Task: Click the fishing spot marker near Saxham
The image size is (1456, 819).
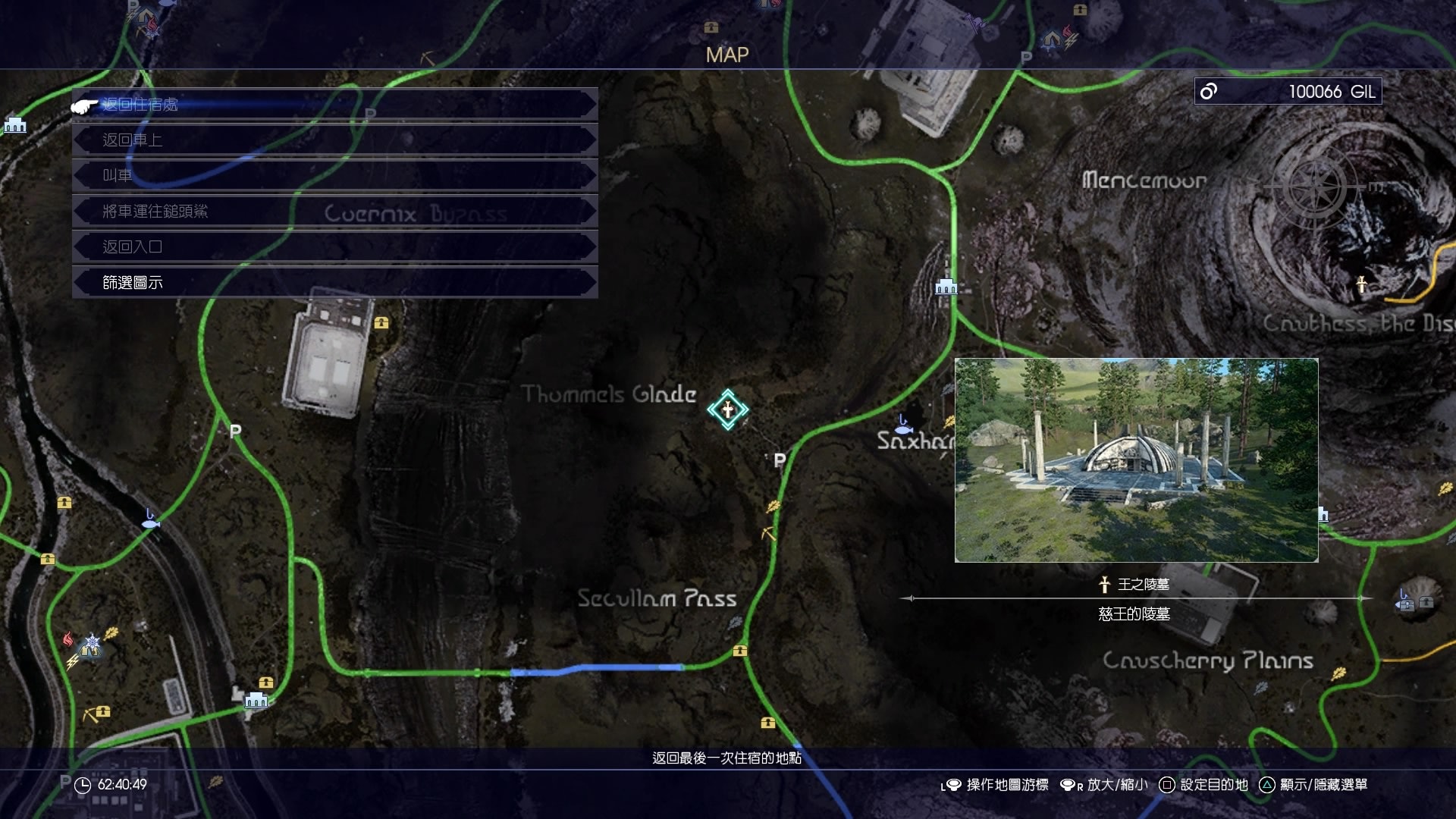Action: (902, 425)
